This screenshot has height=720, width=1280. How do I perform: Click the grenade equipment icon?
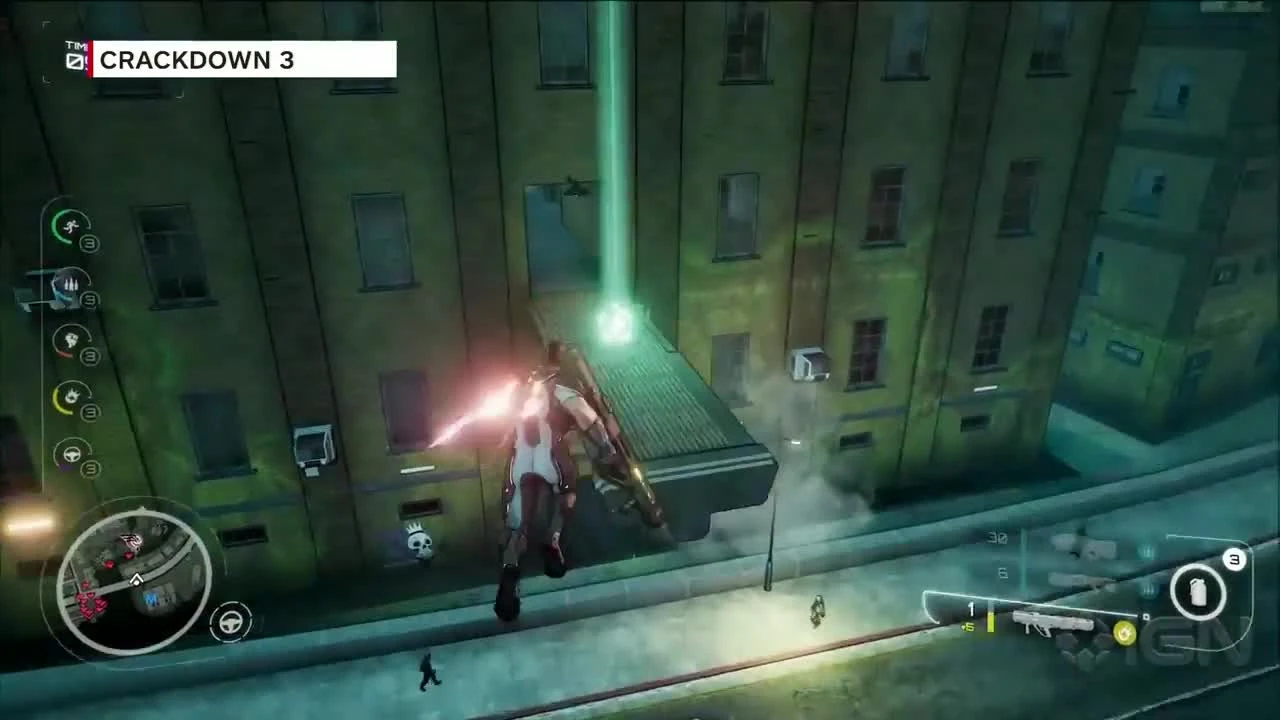tap(1197, 590)
